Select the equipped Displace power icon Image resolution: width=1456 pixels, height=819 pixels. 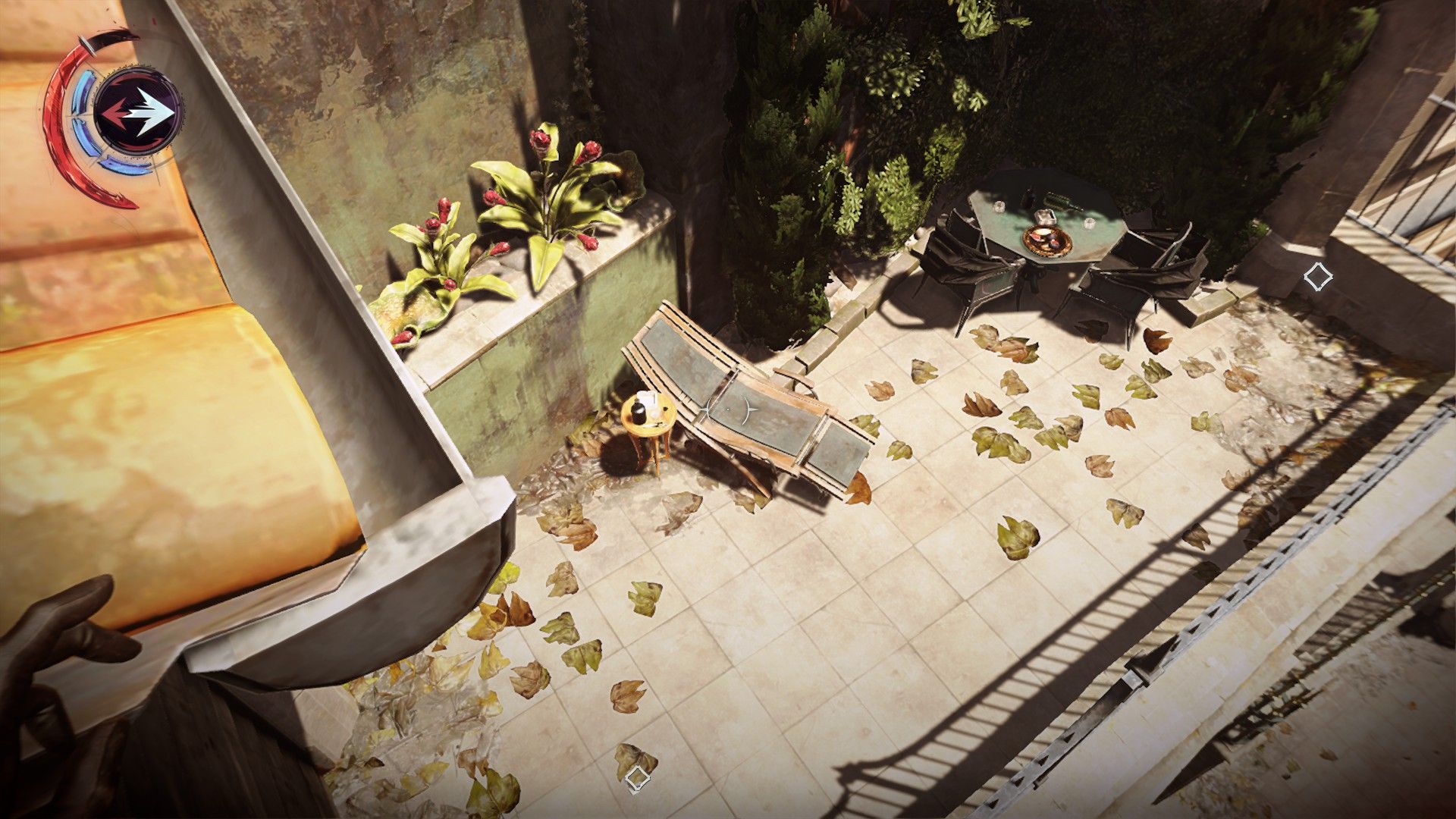pos(139,113)
